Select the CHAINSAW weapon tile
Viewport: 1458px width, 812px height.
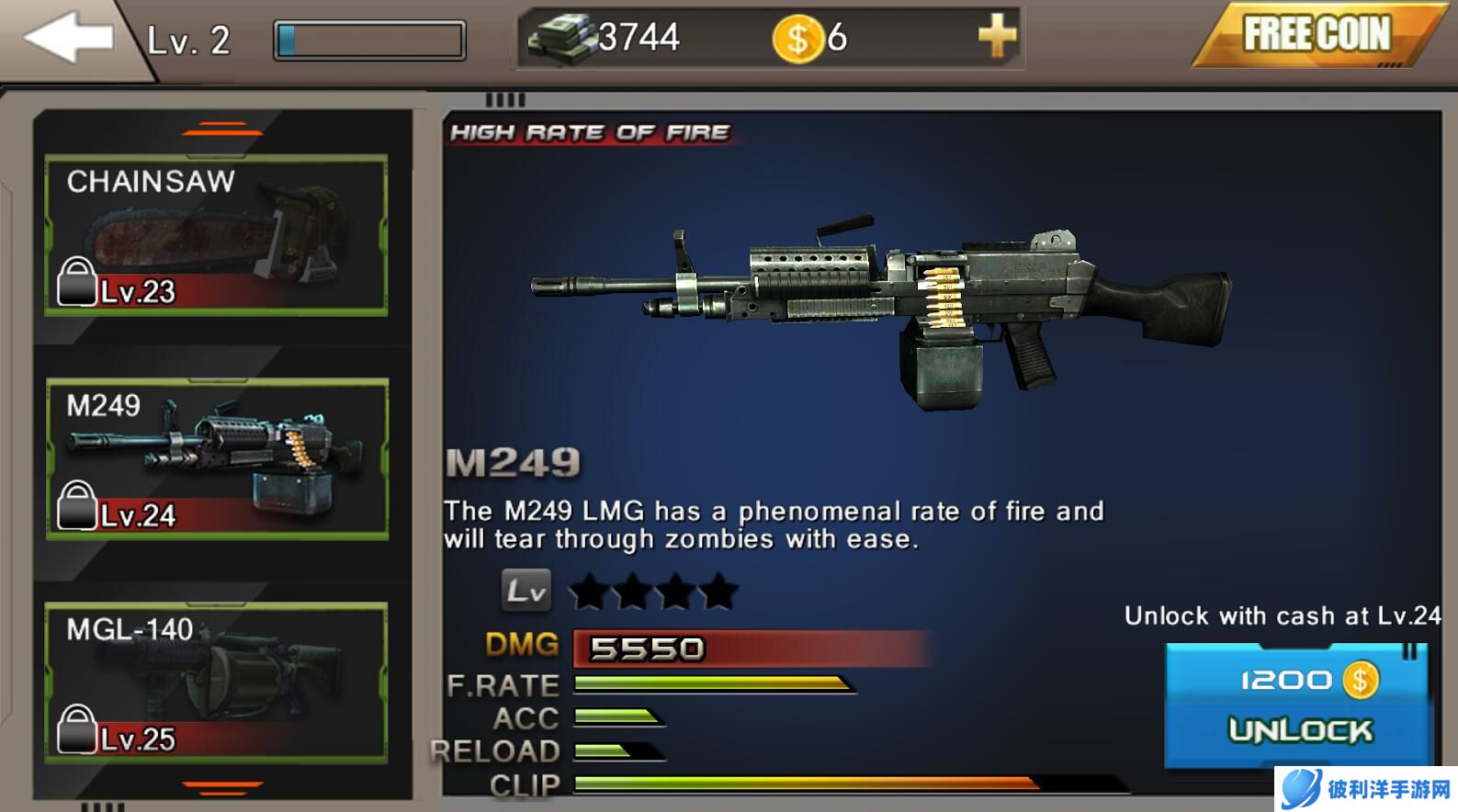[217, 235]
